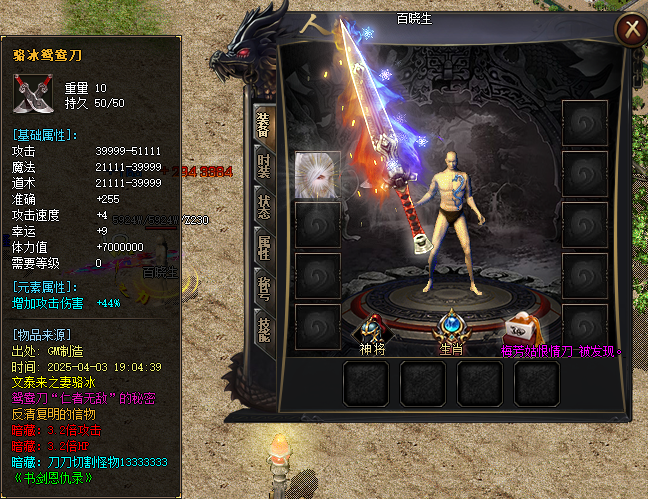Image resolution: width=648 pixels, height=499 pixels.
Task: Close the character equipment panel
Action: pyautogui.click(x=630, y=29)
